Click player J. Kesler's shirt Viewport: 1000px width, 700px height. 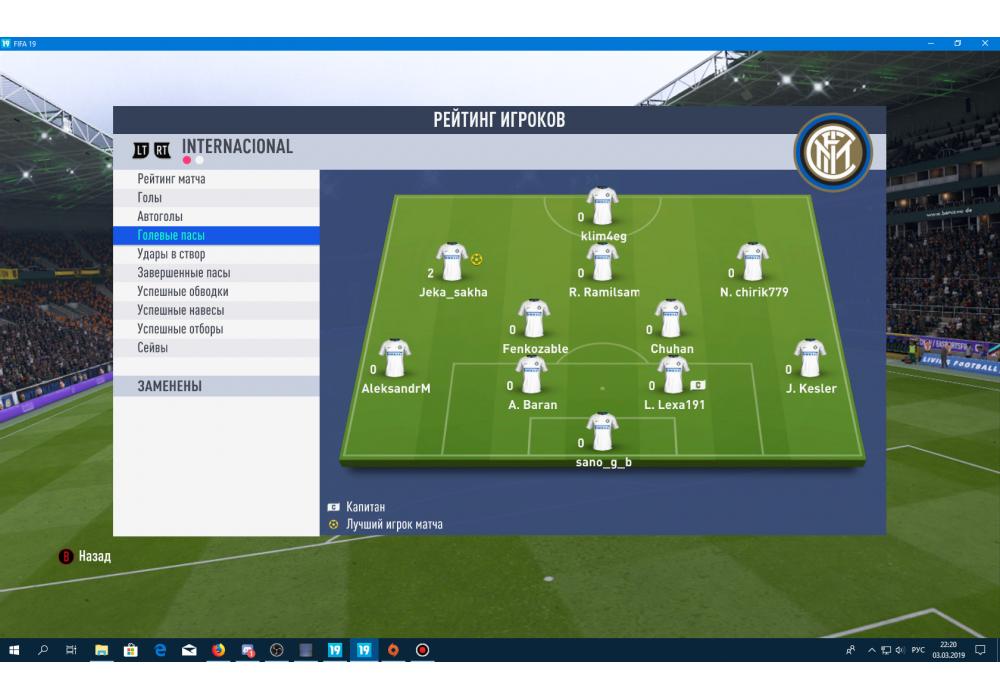click(810, 360)
